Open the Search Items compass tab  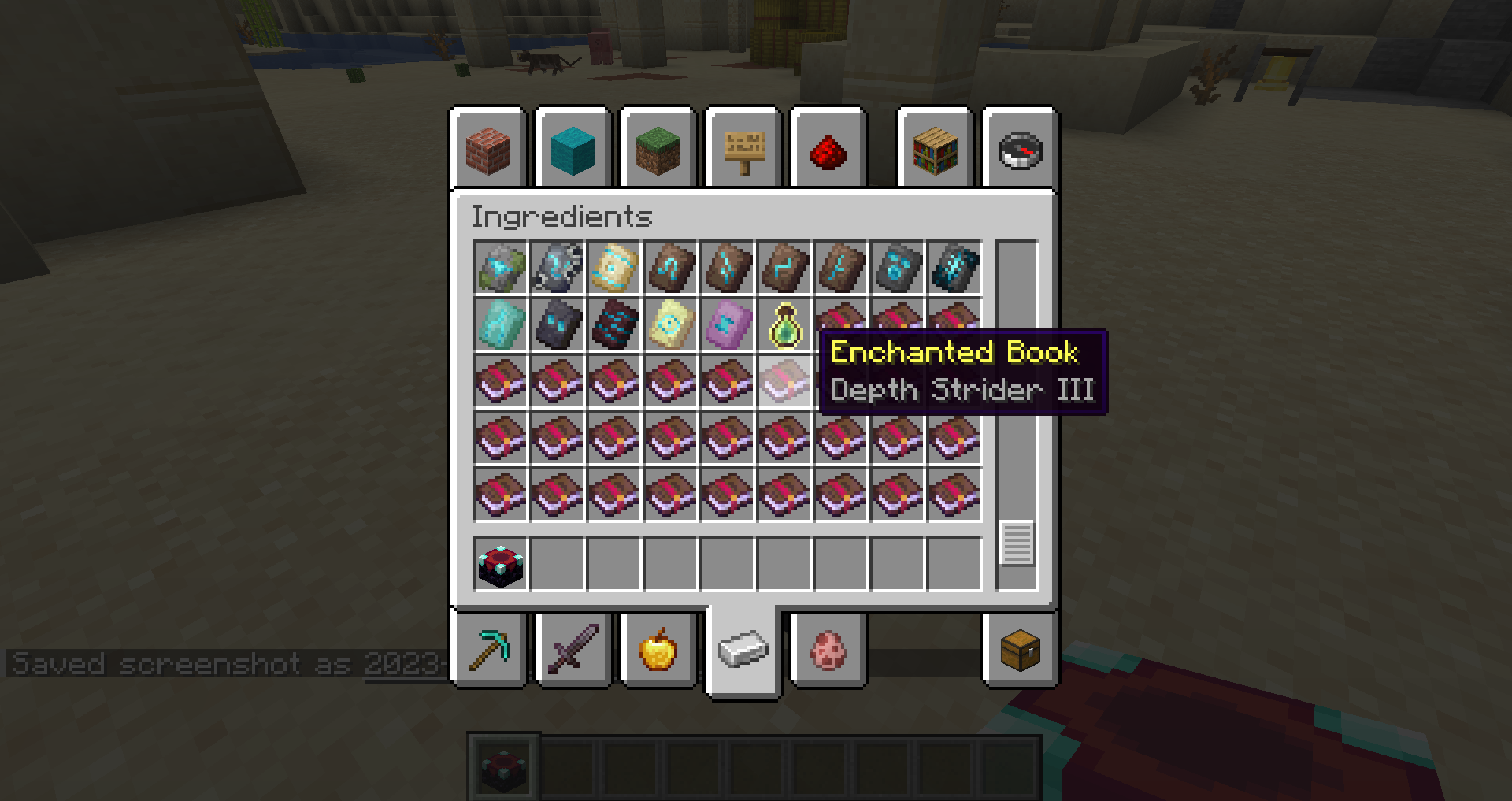[1019, 150]
